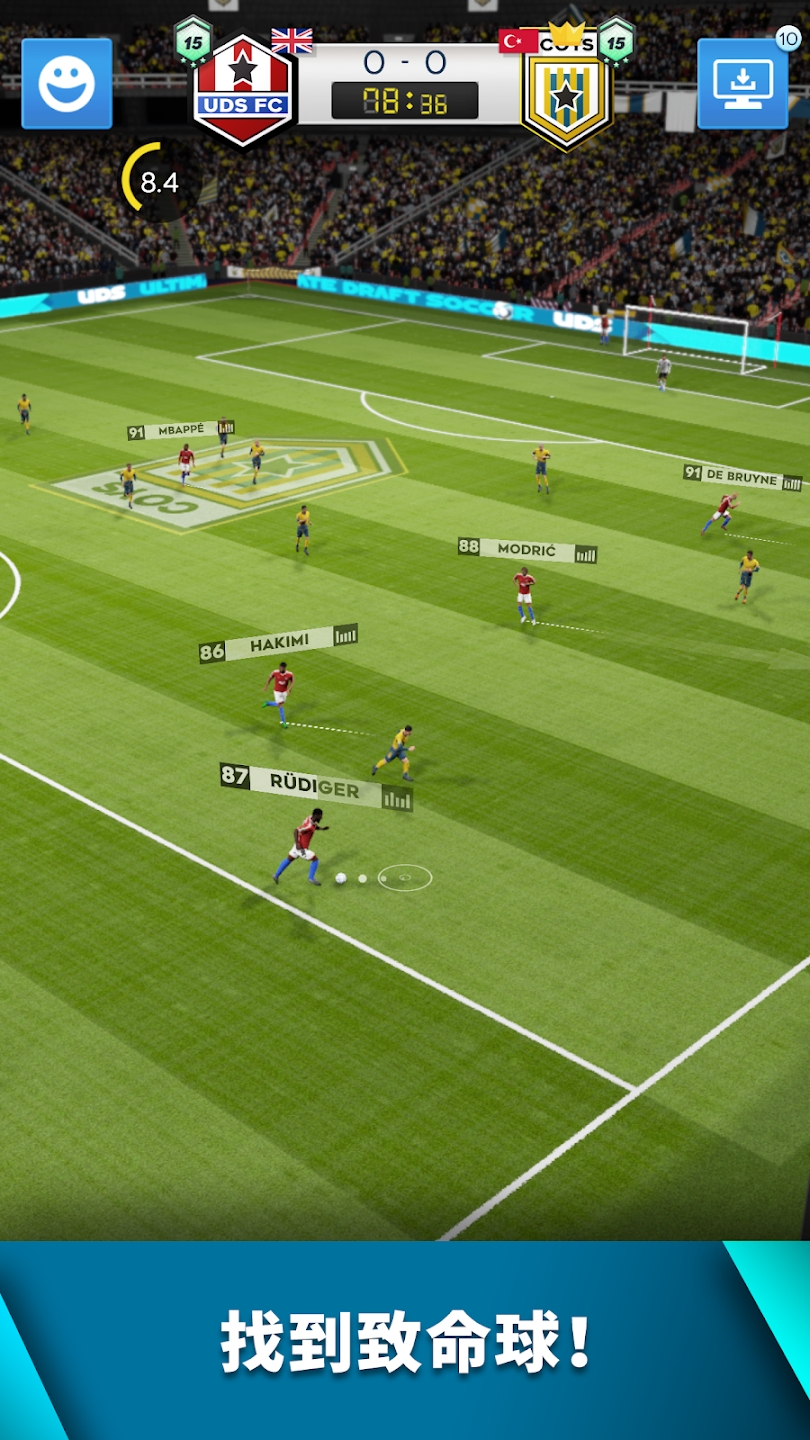Select the Mbappé player tag

click(x=181, y=430)
